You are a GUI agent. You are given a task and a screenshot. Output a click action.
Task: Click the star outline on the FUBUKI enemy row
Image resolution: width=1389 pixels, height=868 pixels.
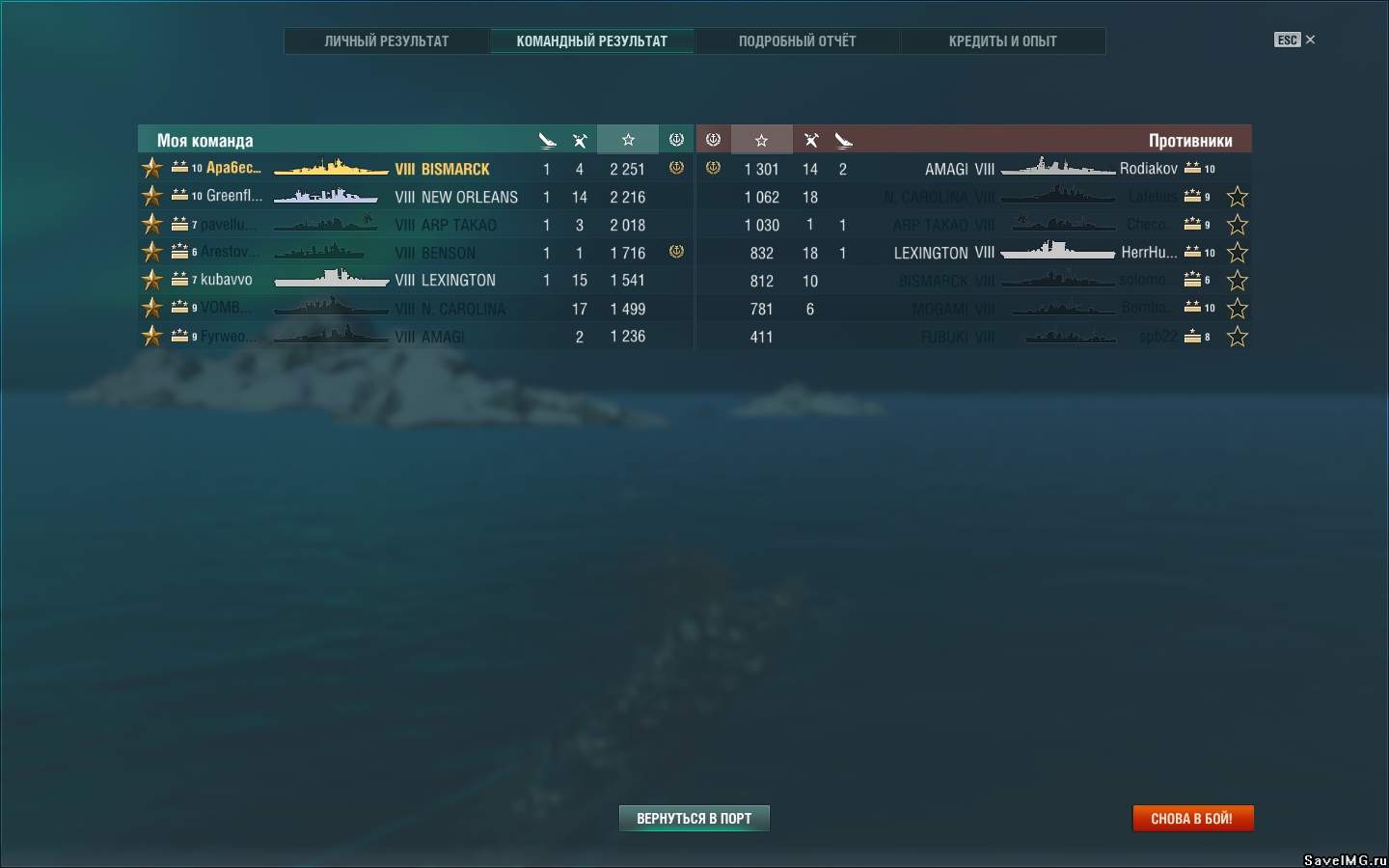tap(1238, 337)
